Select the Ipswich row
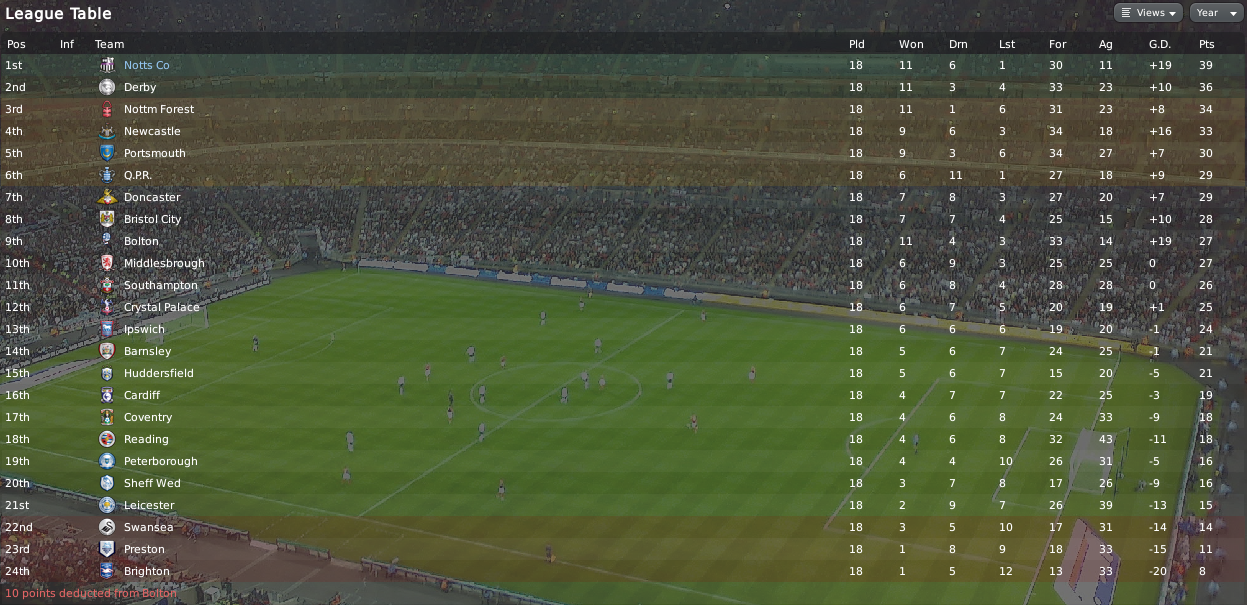Image resolution: width=1247 pixels, height=605 pixels. tap(144, 329)
